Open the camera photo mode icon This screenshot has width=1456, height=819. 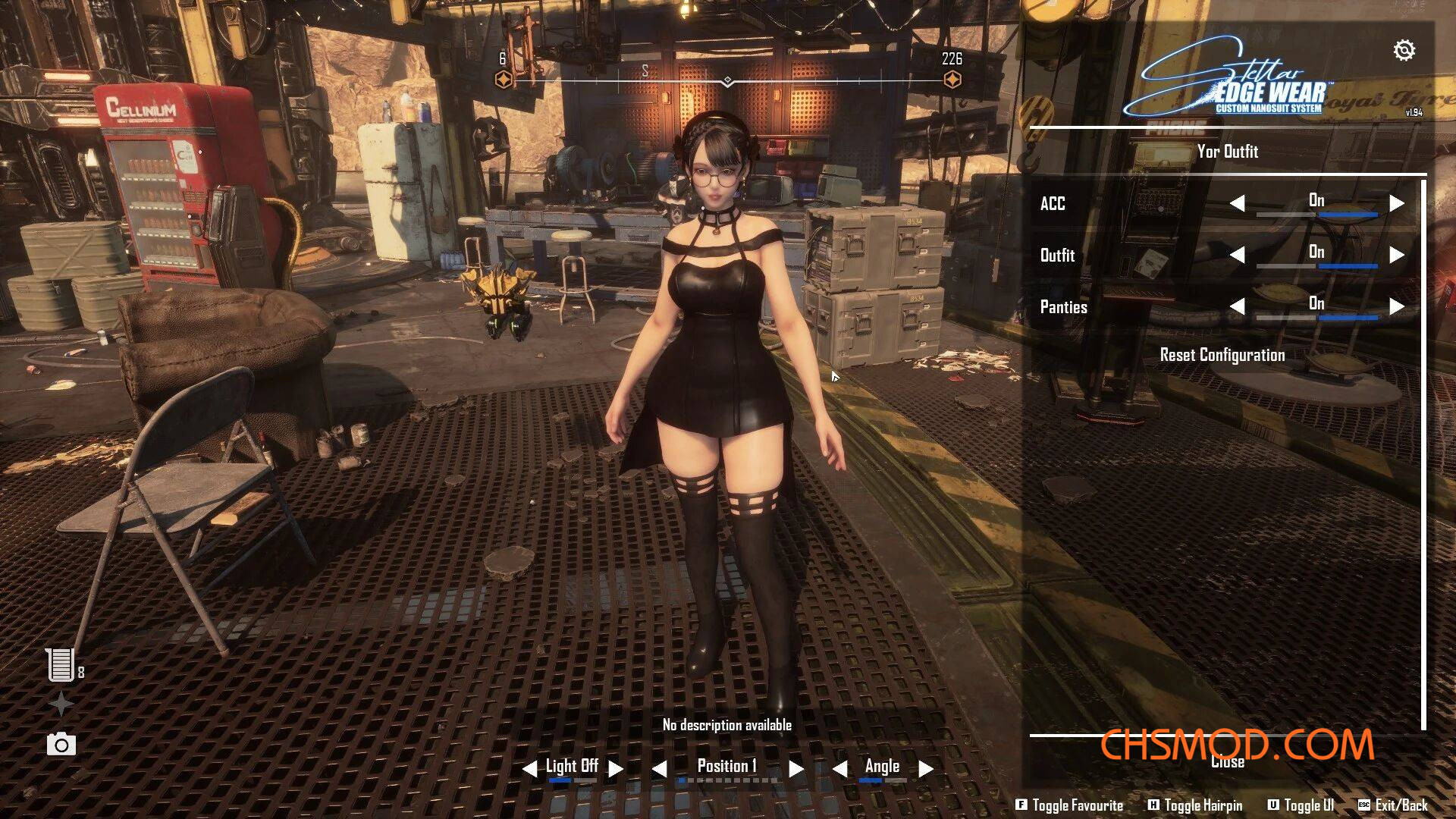click(x=61, y=745)
